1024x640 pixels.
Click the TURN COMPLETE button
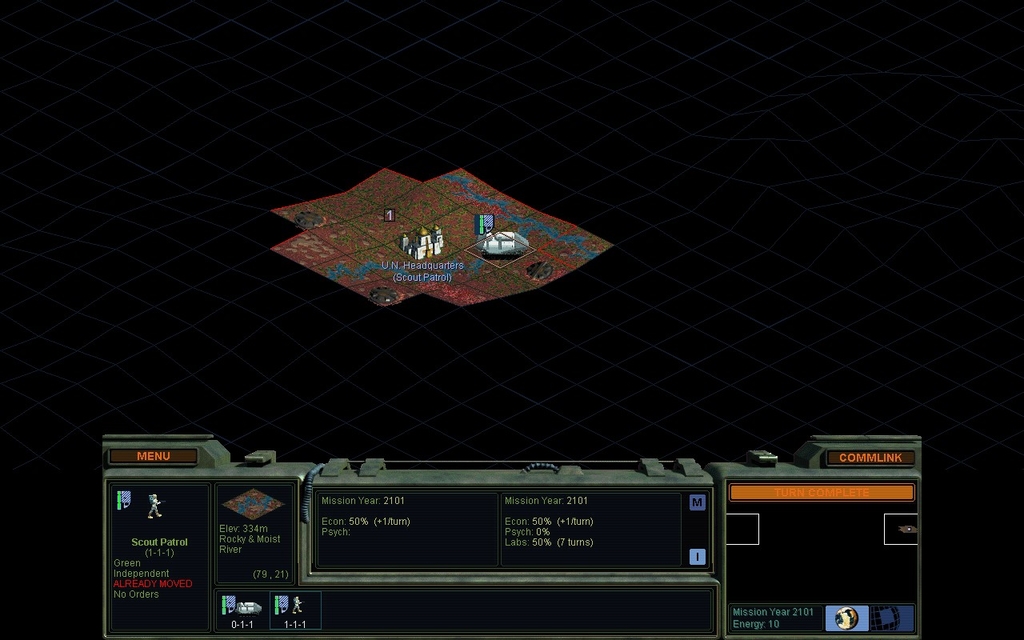pos(821,492)
